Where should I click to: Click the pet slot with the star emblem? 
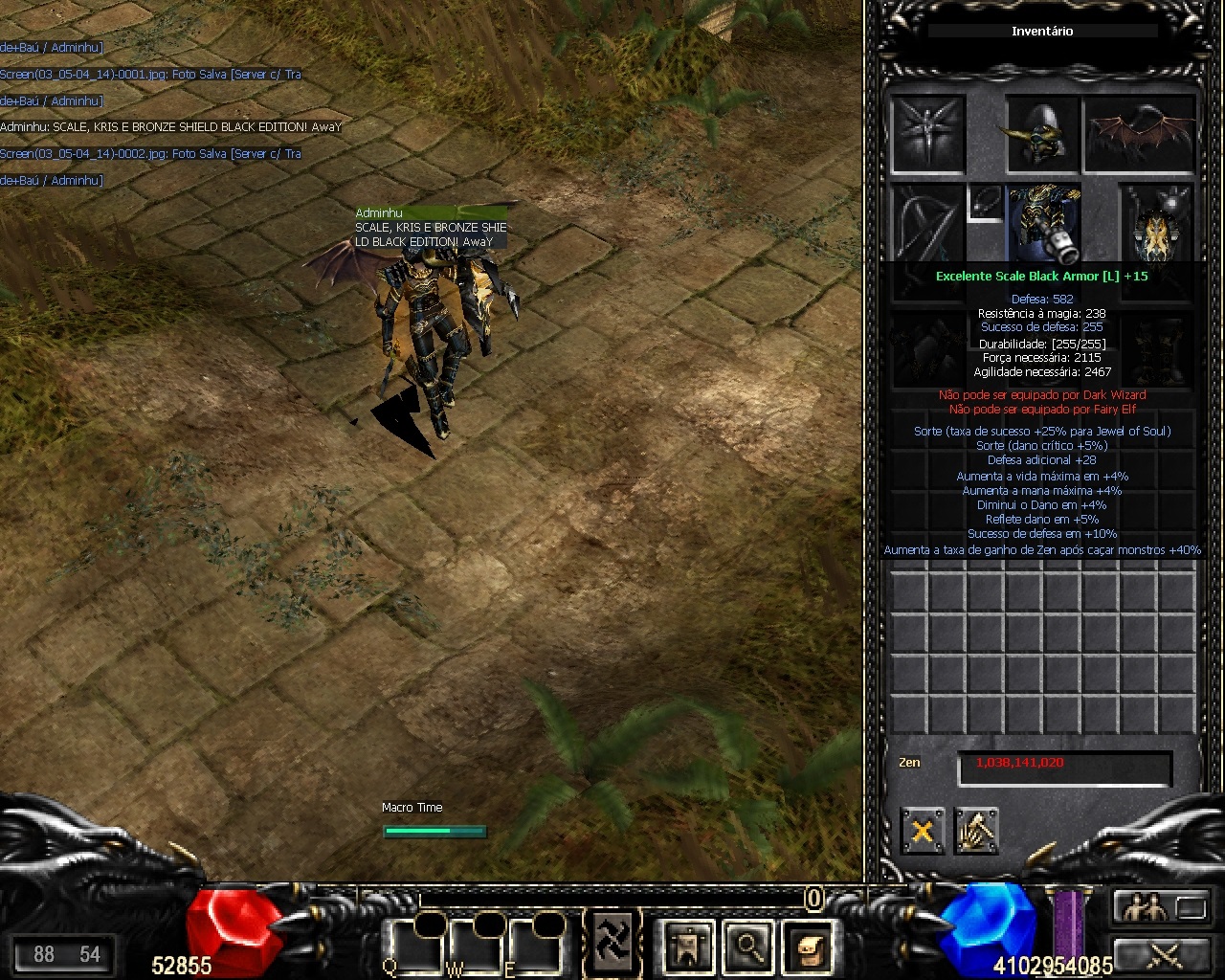[x=927, y=134]
